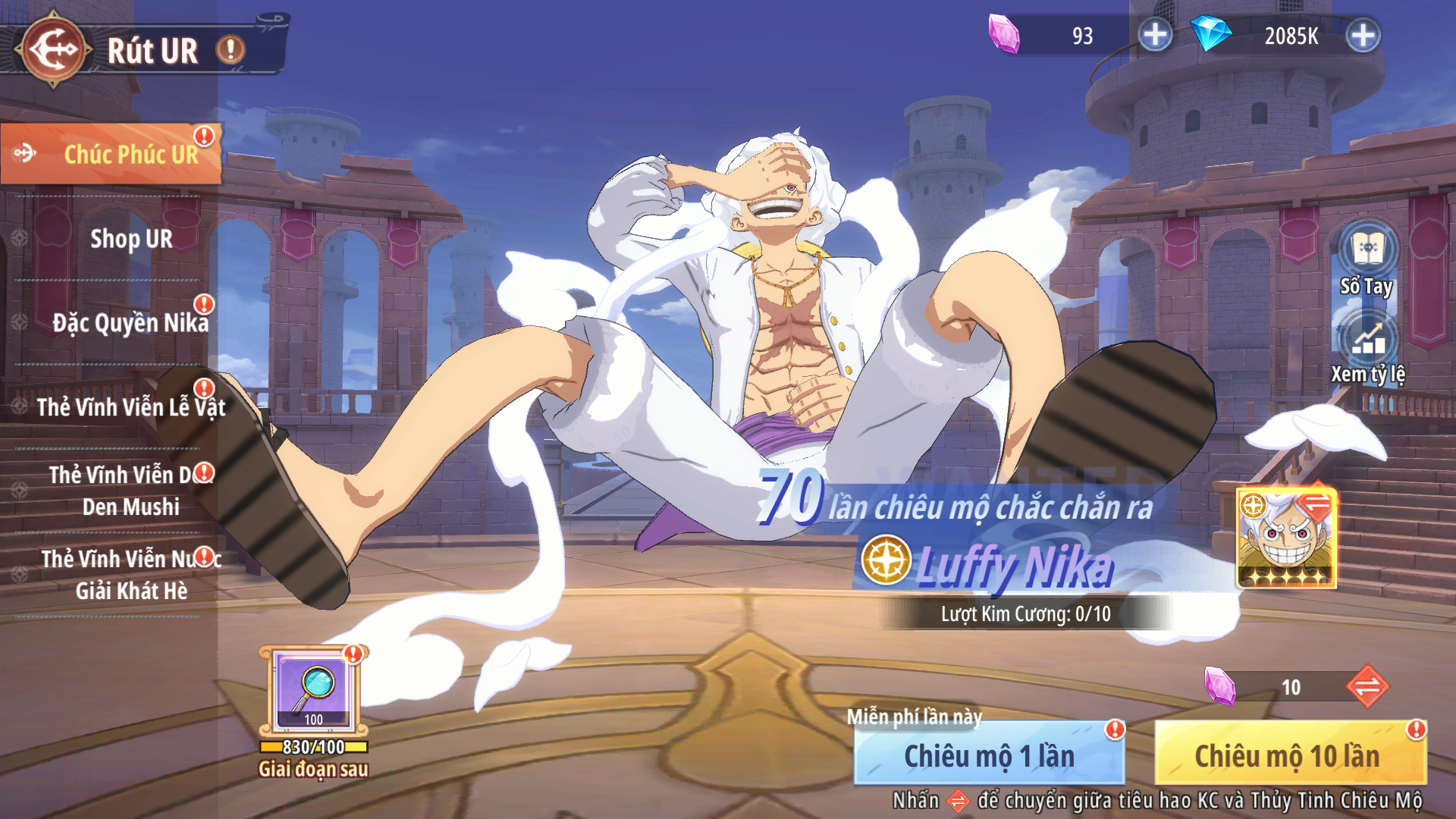
Task: Open the Đặc Quyền Nika tab
Action: (130, 323)
